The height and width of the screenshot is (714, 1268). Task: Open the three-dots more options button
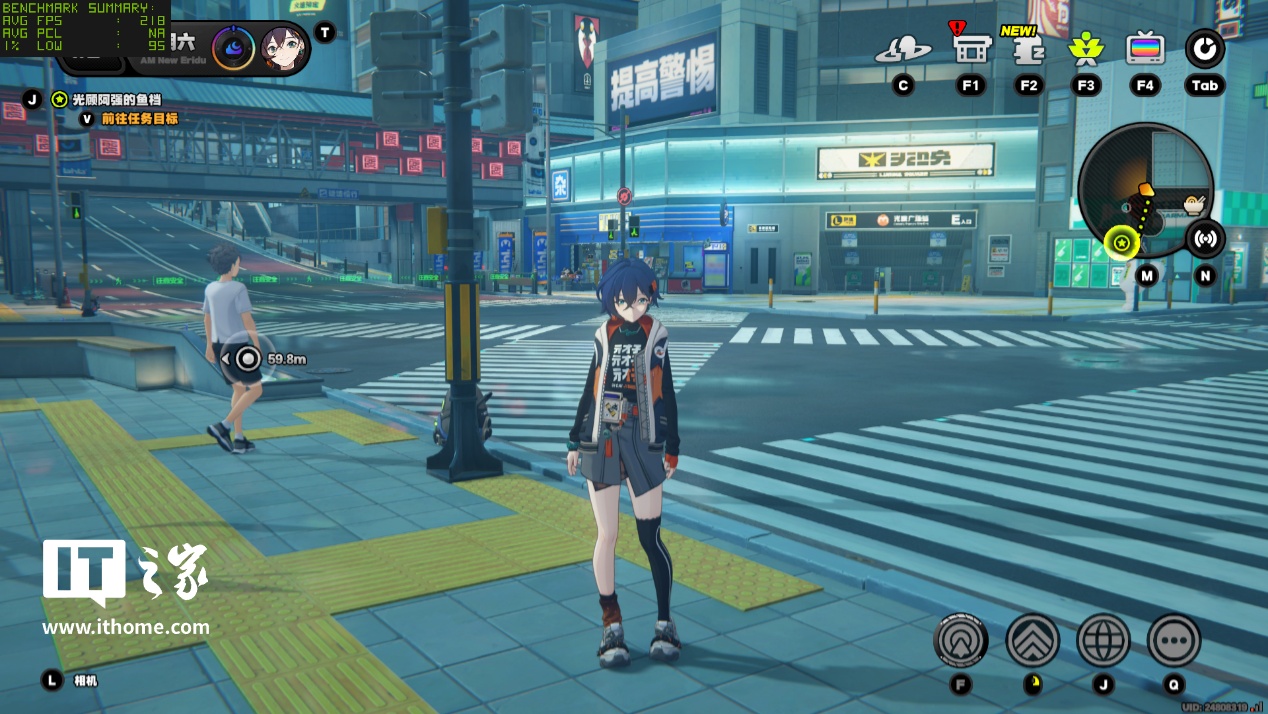1174,641
